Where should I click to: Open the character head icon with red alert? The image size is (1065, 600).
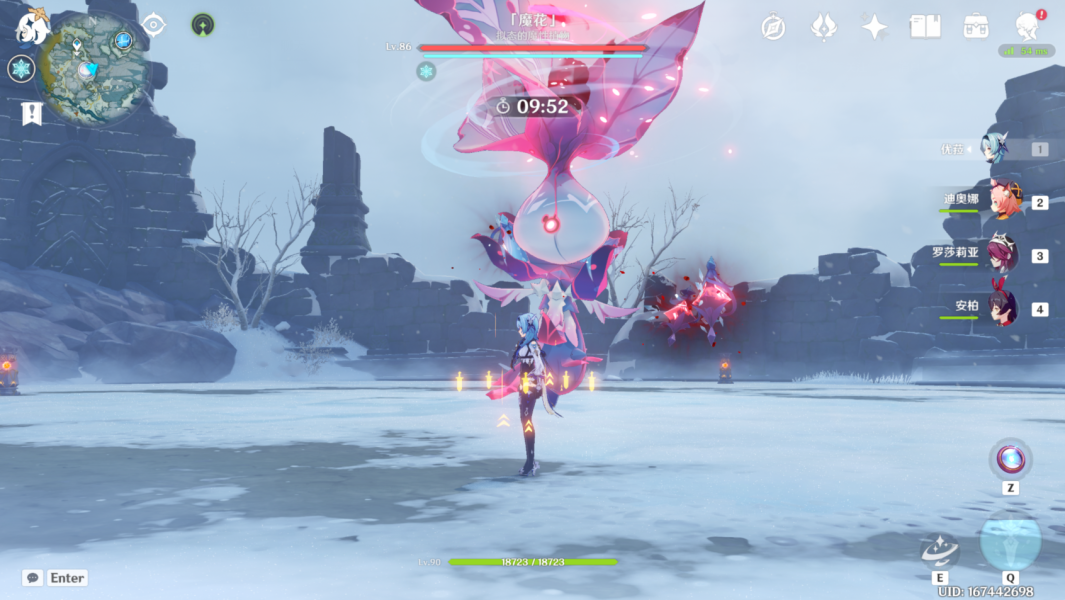point(1027,25)
